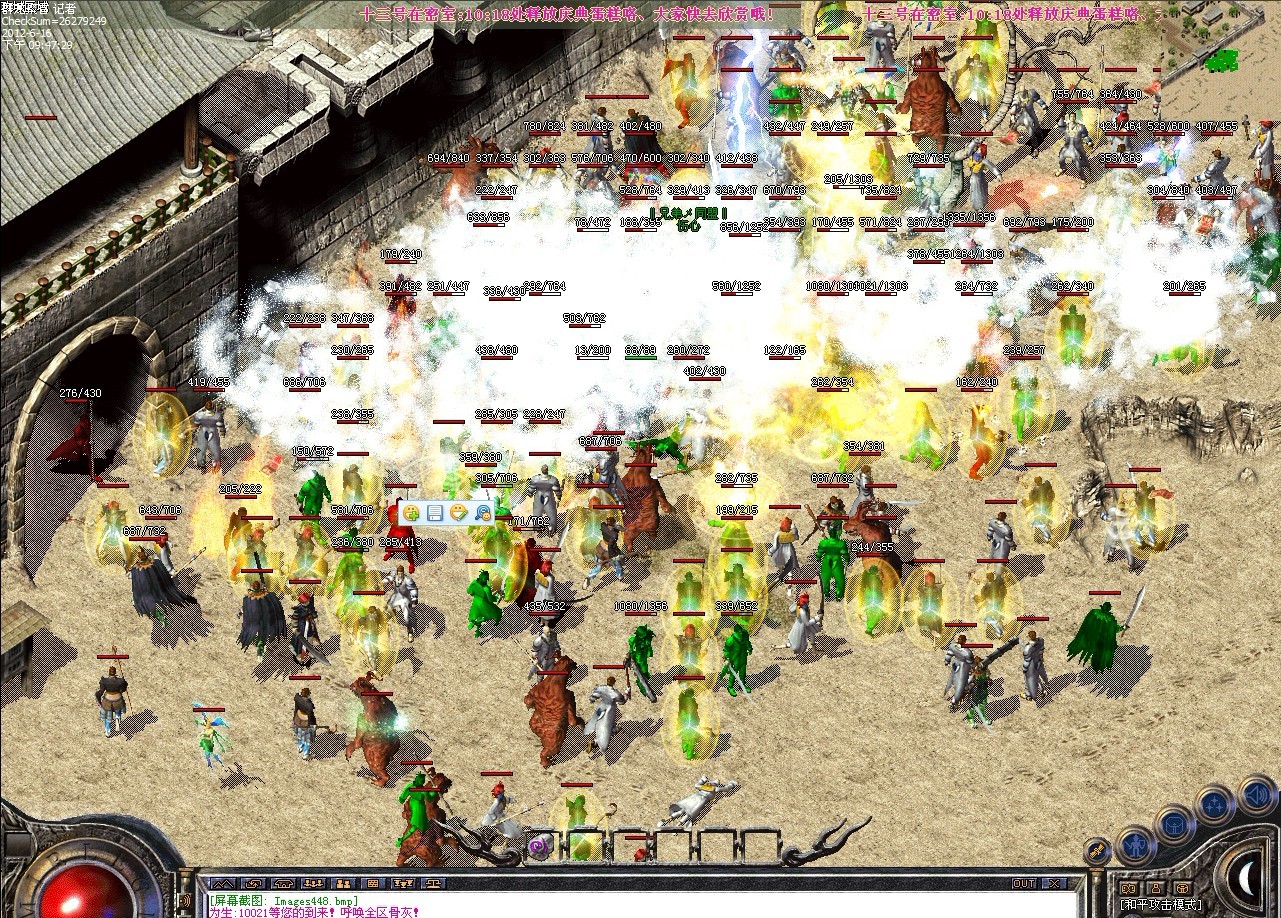The height and width of the screenshot is (918, 1281).
Task: Select the magnifier emoticon search icon
Action: [484, 512]
